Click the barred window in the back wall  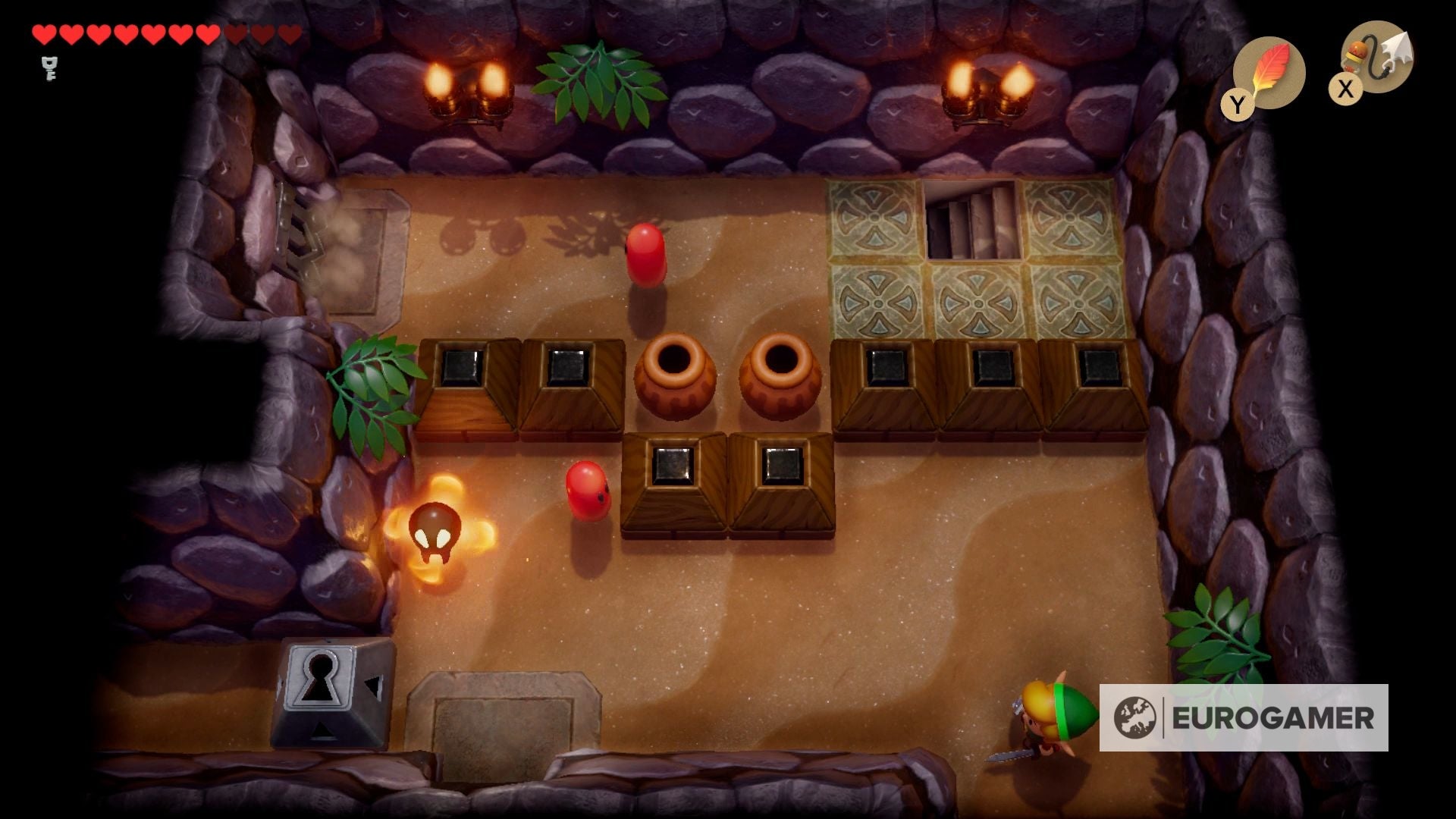pos(971,219)
